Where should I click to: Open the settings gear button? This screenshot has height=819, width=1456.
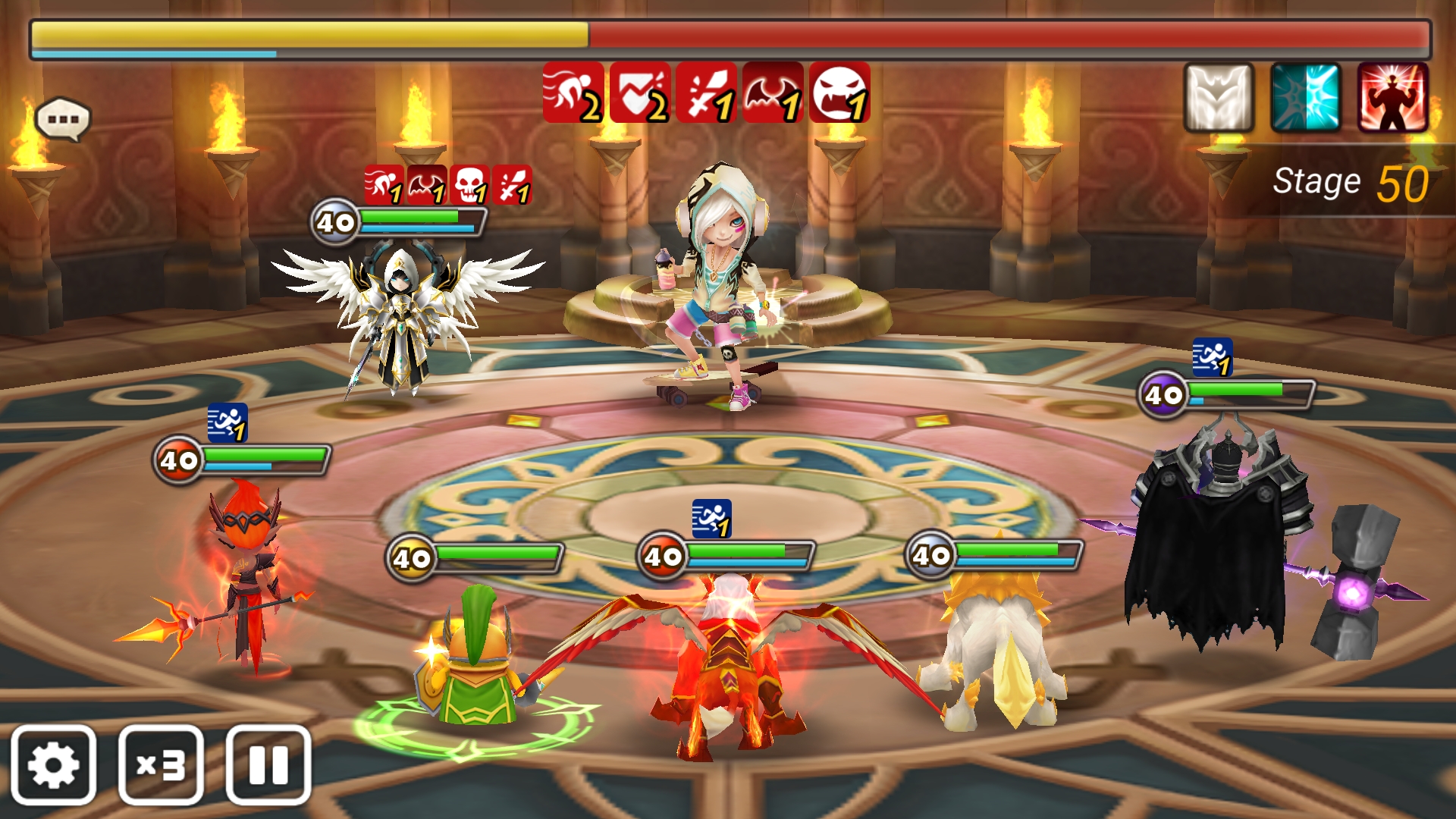click(x=53, y=765)
